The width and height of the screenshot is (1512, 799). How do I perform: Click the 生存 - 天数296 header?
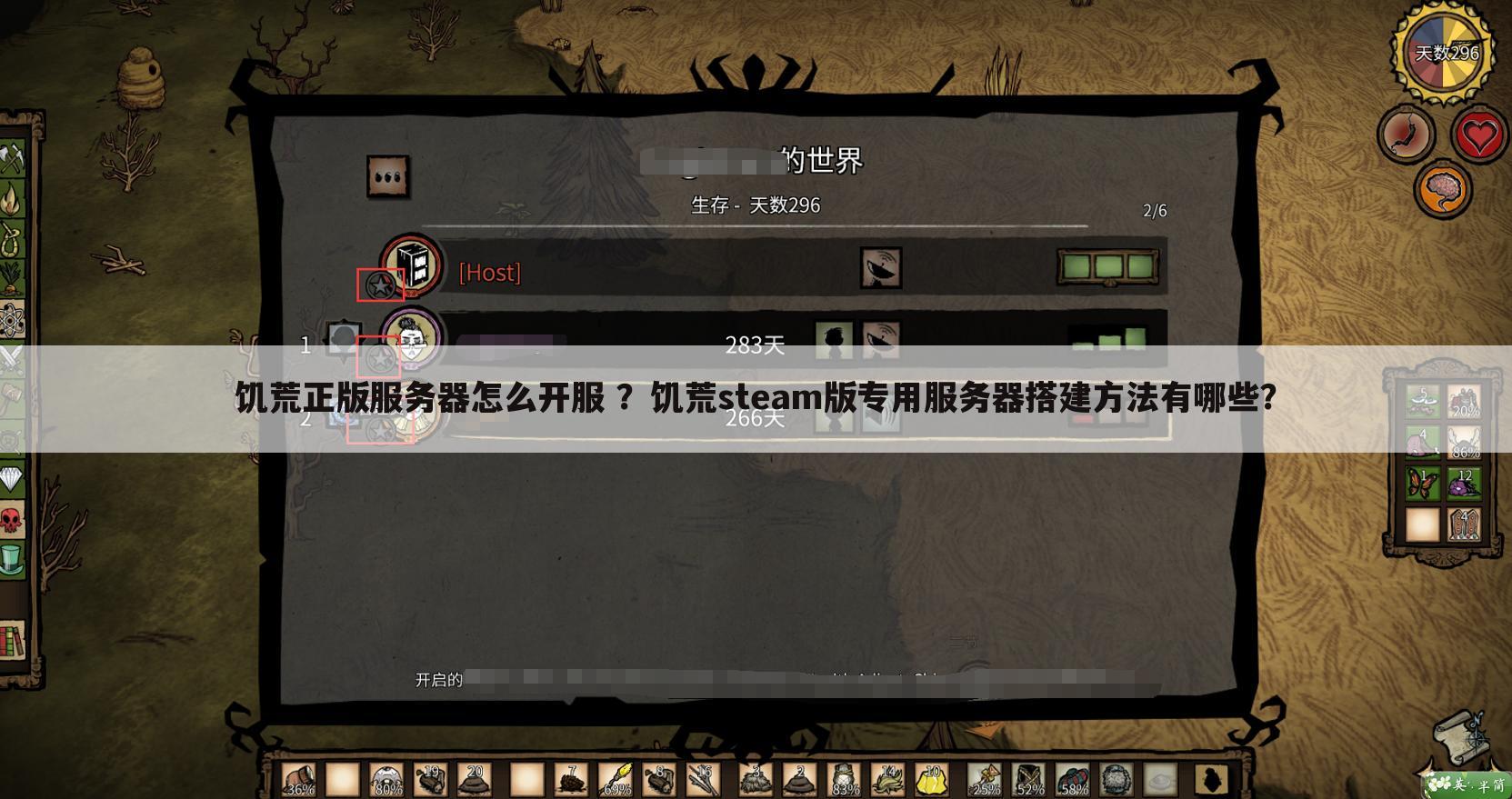(755, 205)
